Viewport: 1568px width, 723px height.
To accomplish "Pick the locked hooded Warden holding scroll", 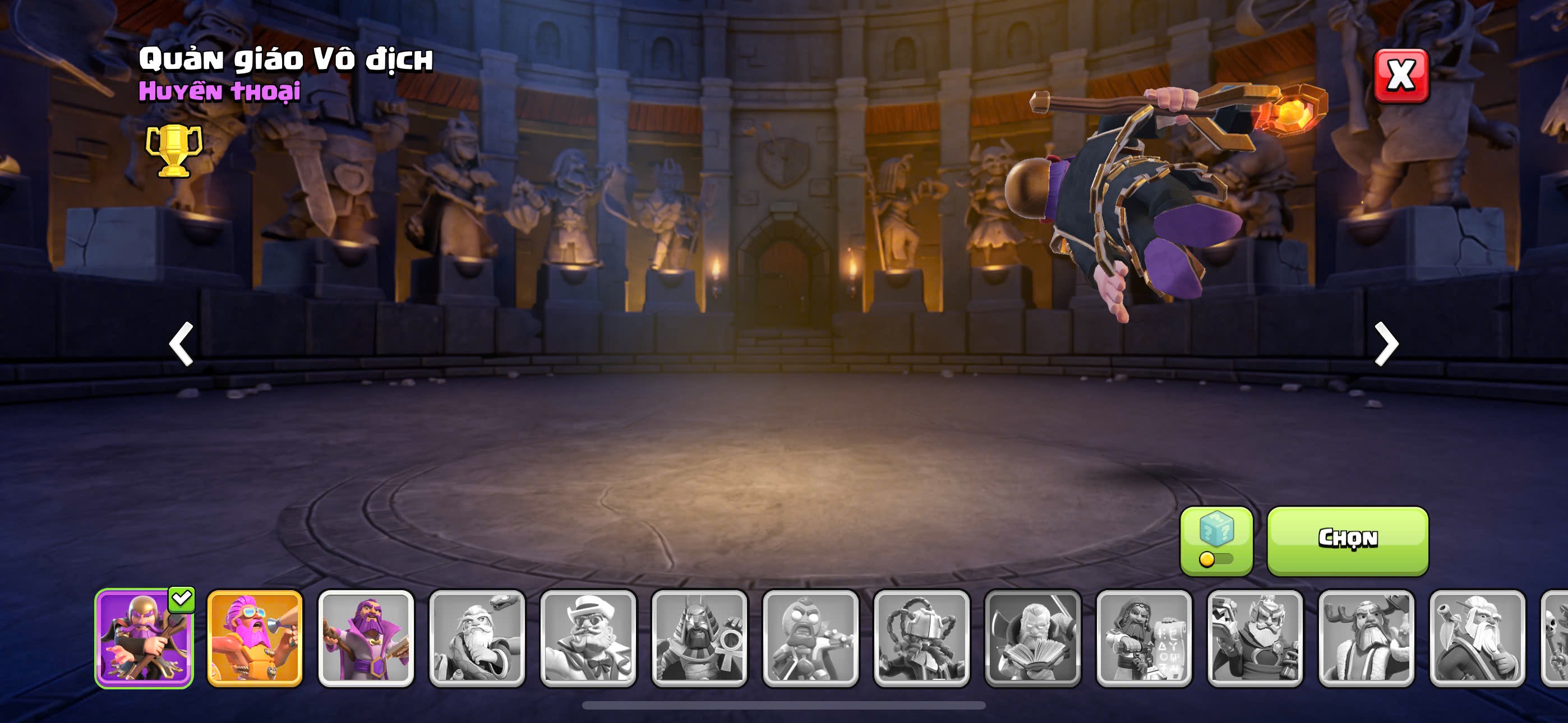I will 1143,638.
